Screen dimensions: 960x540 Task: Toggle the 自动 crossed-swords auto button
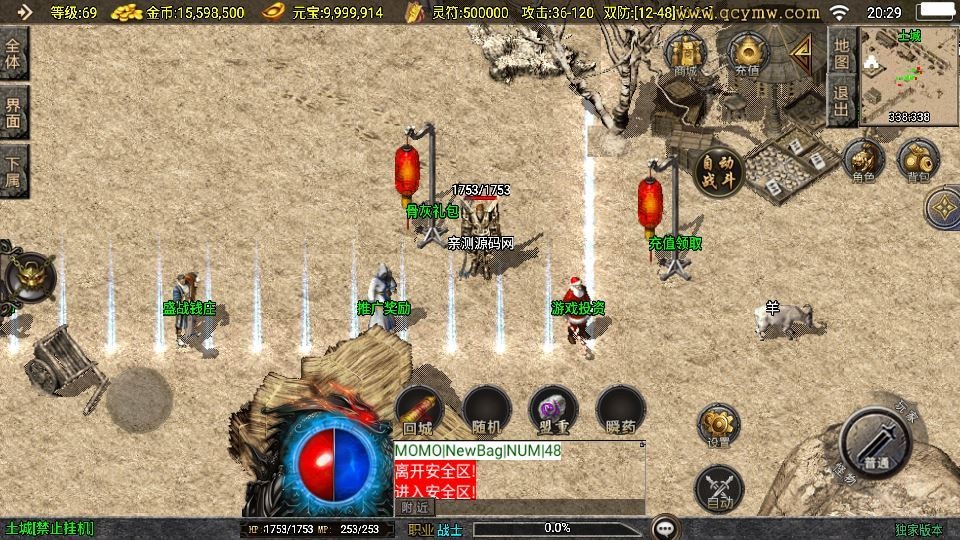click(x=718, y=489)
